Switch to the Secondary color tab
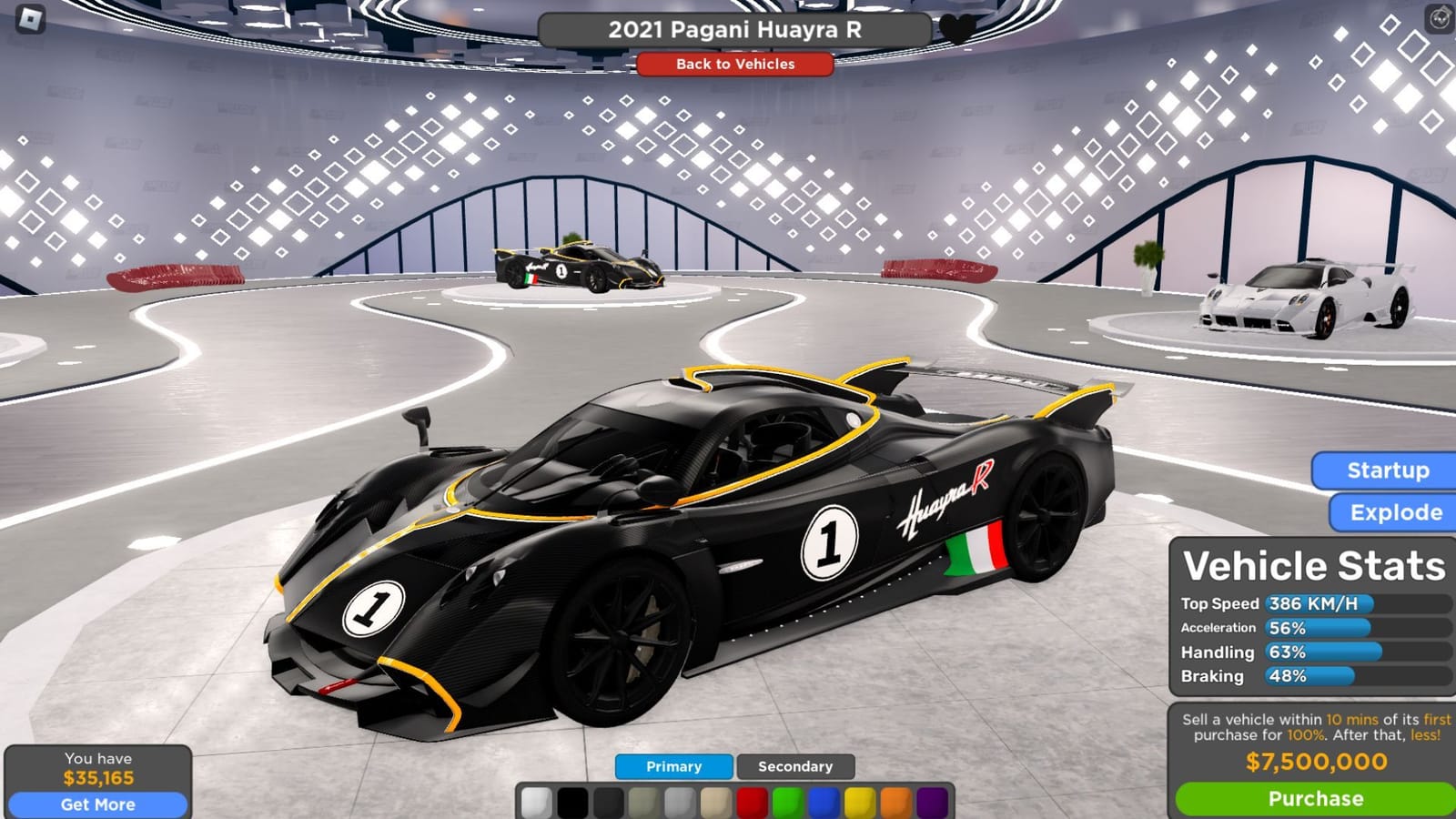 (796, 766)
